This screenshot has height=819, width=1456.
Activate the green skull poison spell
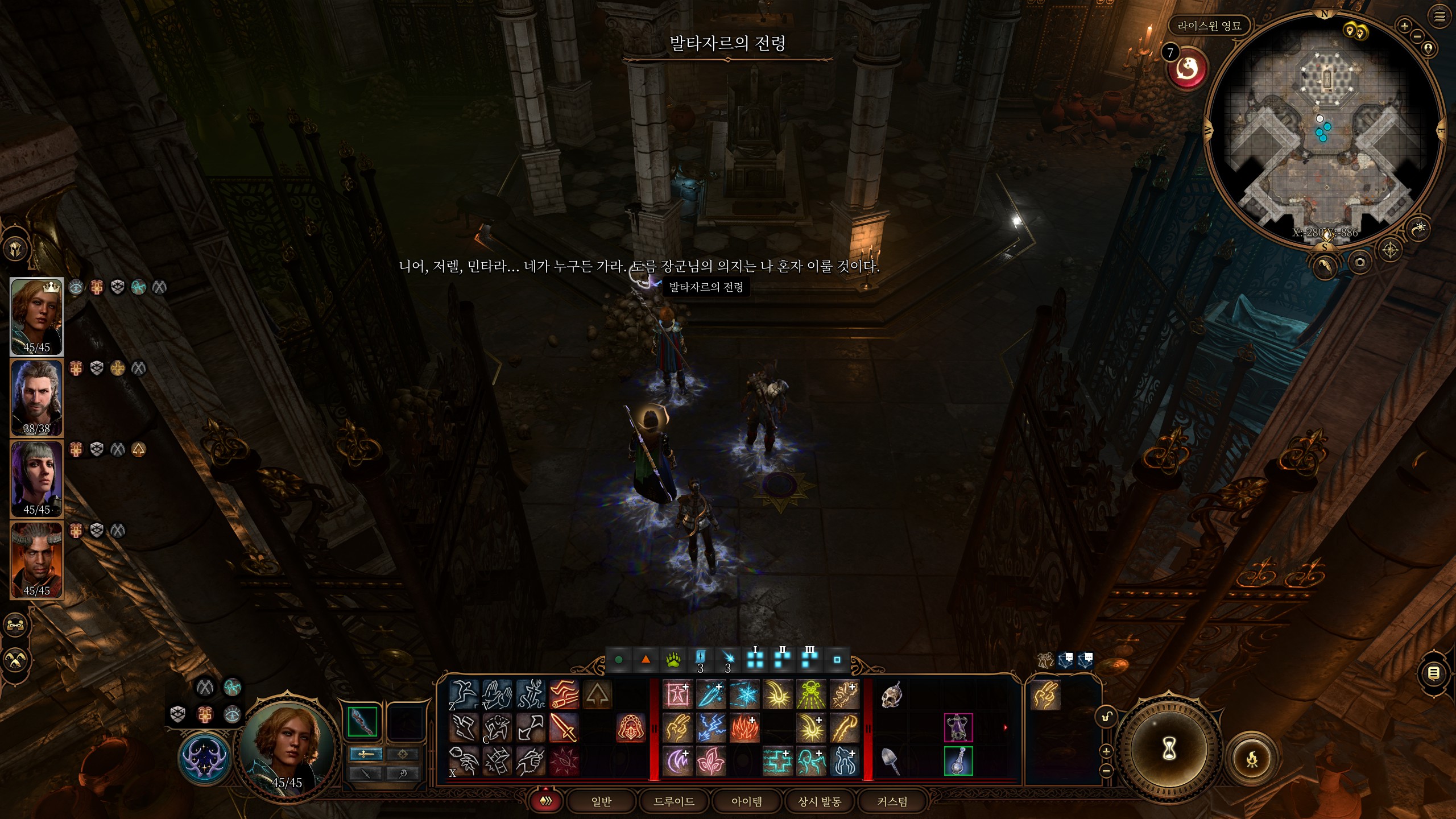point(810,695)
